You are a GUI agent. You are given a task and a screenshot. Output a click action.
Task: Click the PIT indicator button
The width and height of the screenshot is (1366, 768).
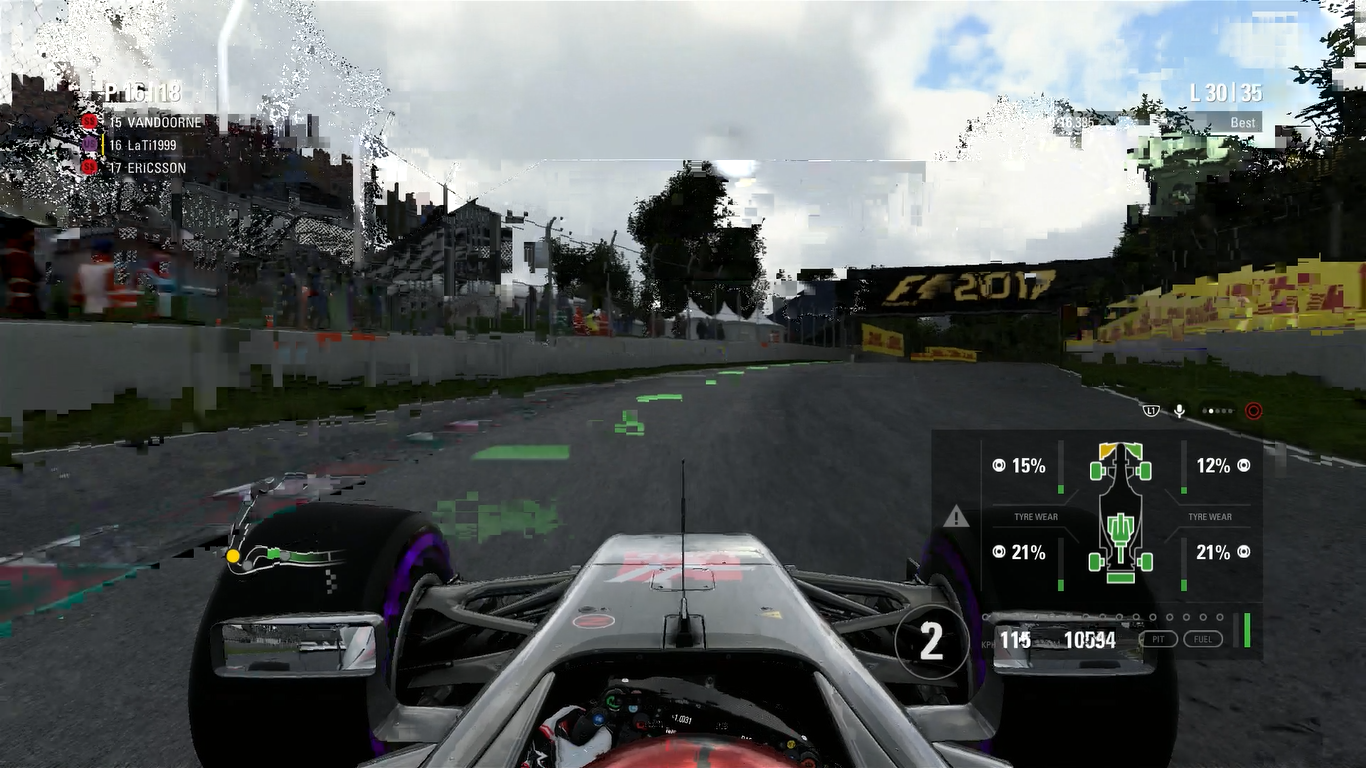[1158, 639]
